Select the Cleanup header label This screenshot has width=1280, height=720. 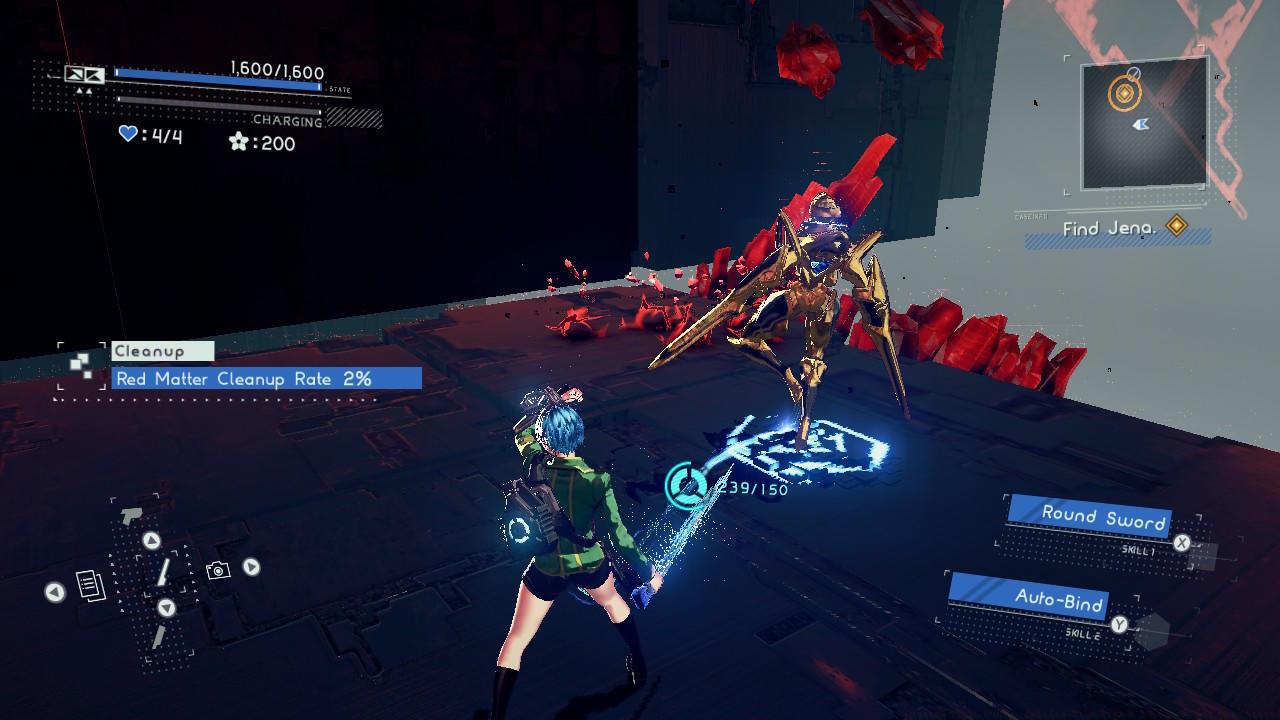pos(147,351)
